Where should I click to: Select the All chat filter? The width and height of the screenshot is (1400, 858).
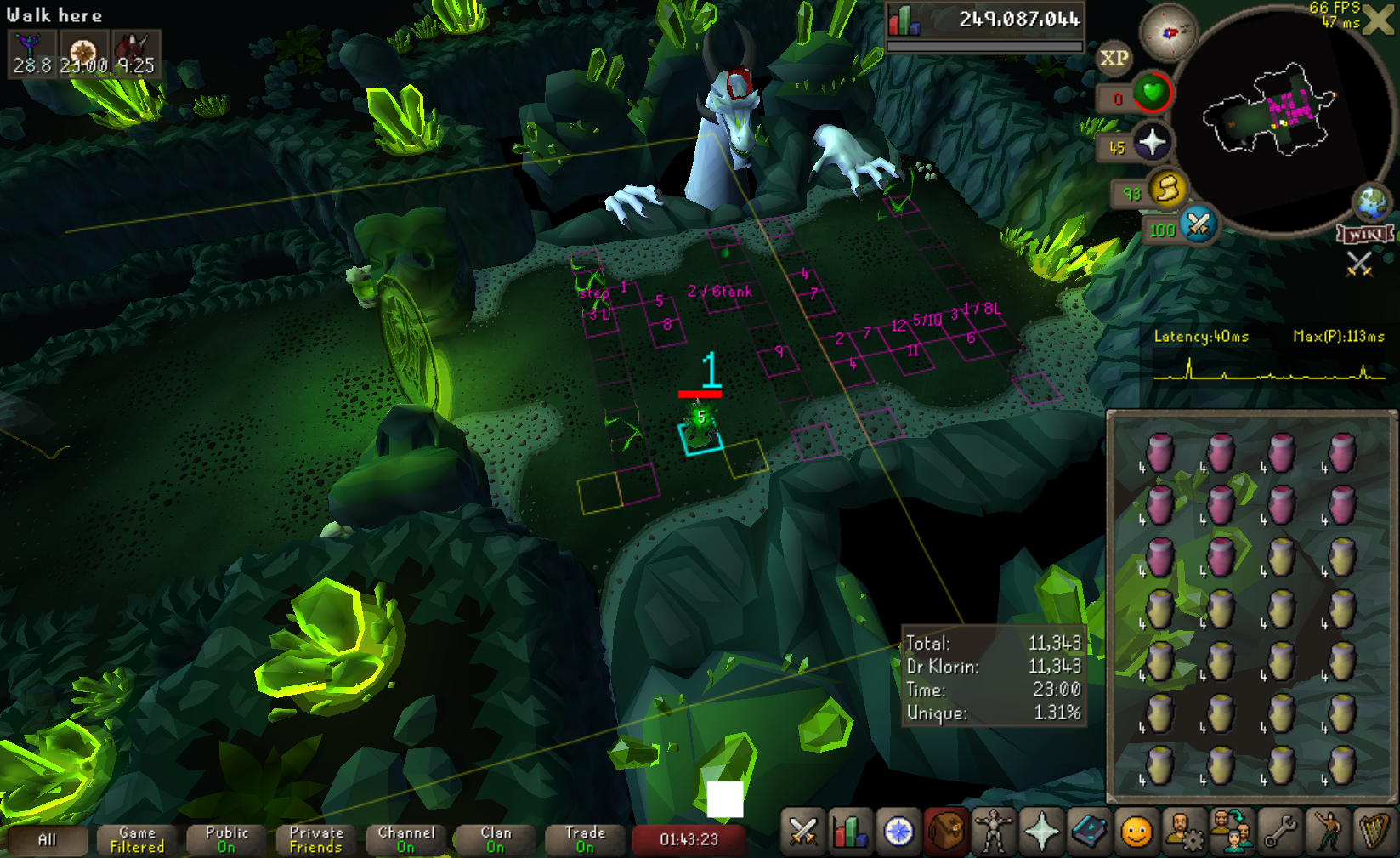pos(47,840)
